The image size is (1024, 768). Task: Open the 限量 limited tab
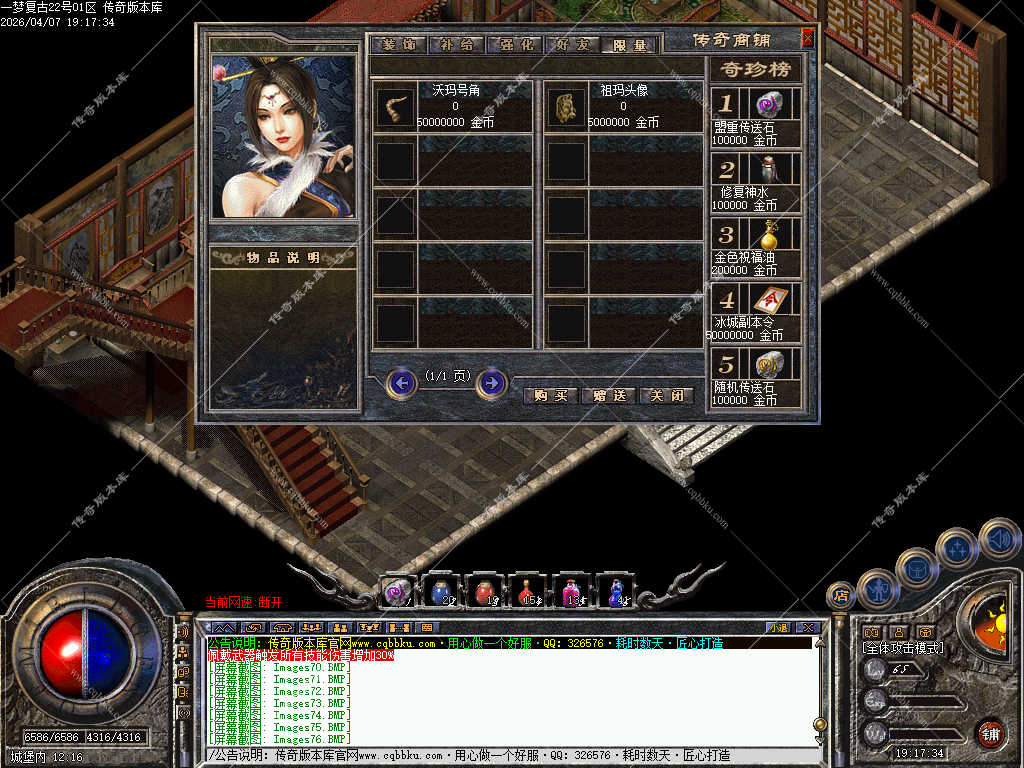[631, 45]
